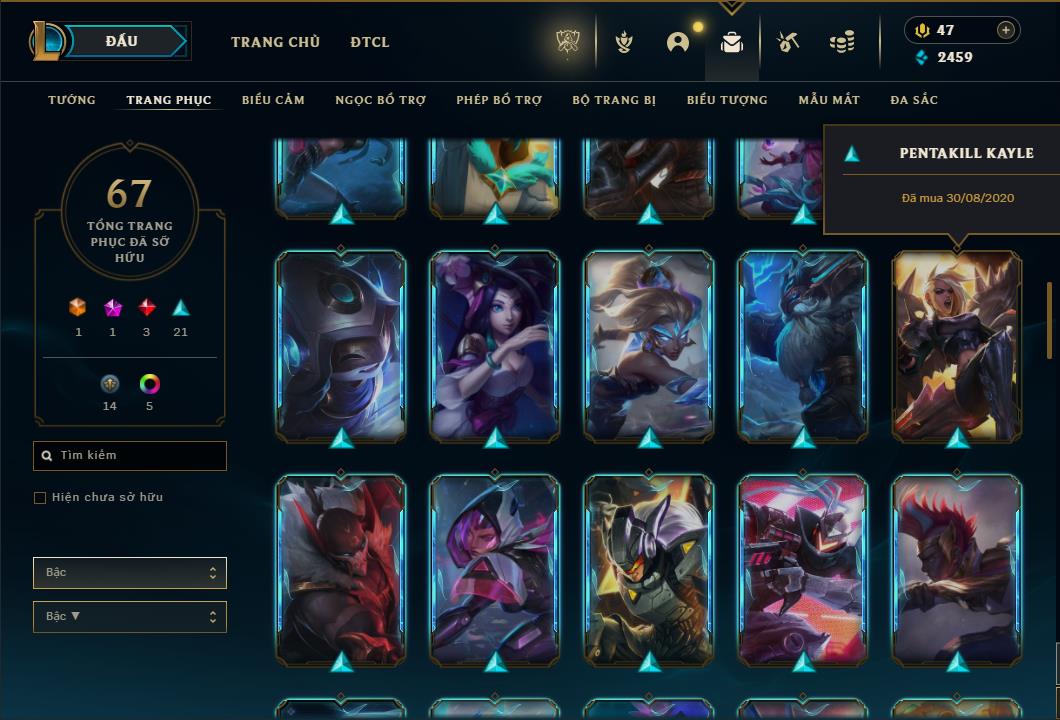Viewport: 1060px width, 720px height.
Task: Open the profile icon in top bar
Action: pos(678,42)
